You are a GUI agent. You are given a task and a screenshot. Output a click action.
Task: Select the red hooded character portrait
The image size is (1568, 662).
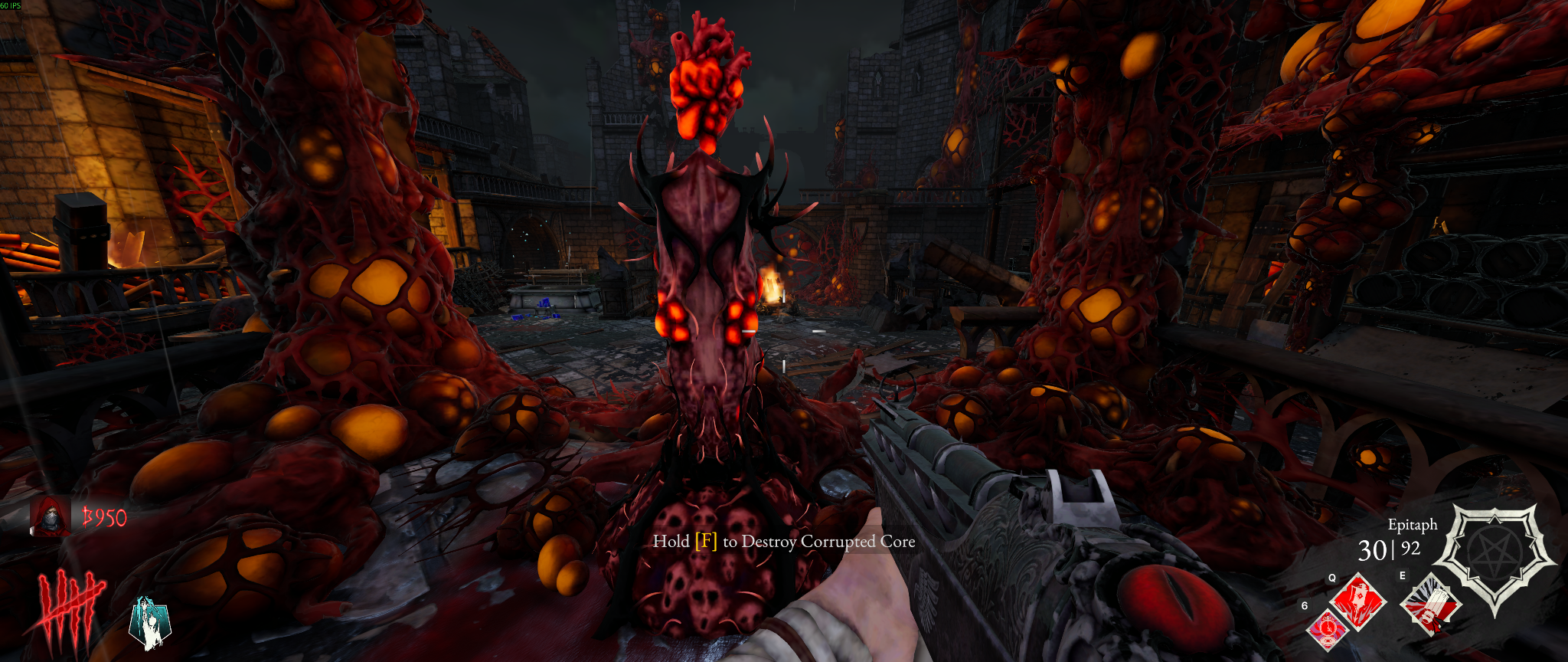click(x=51, y=516)
